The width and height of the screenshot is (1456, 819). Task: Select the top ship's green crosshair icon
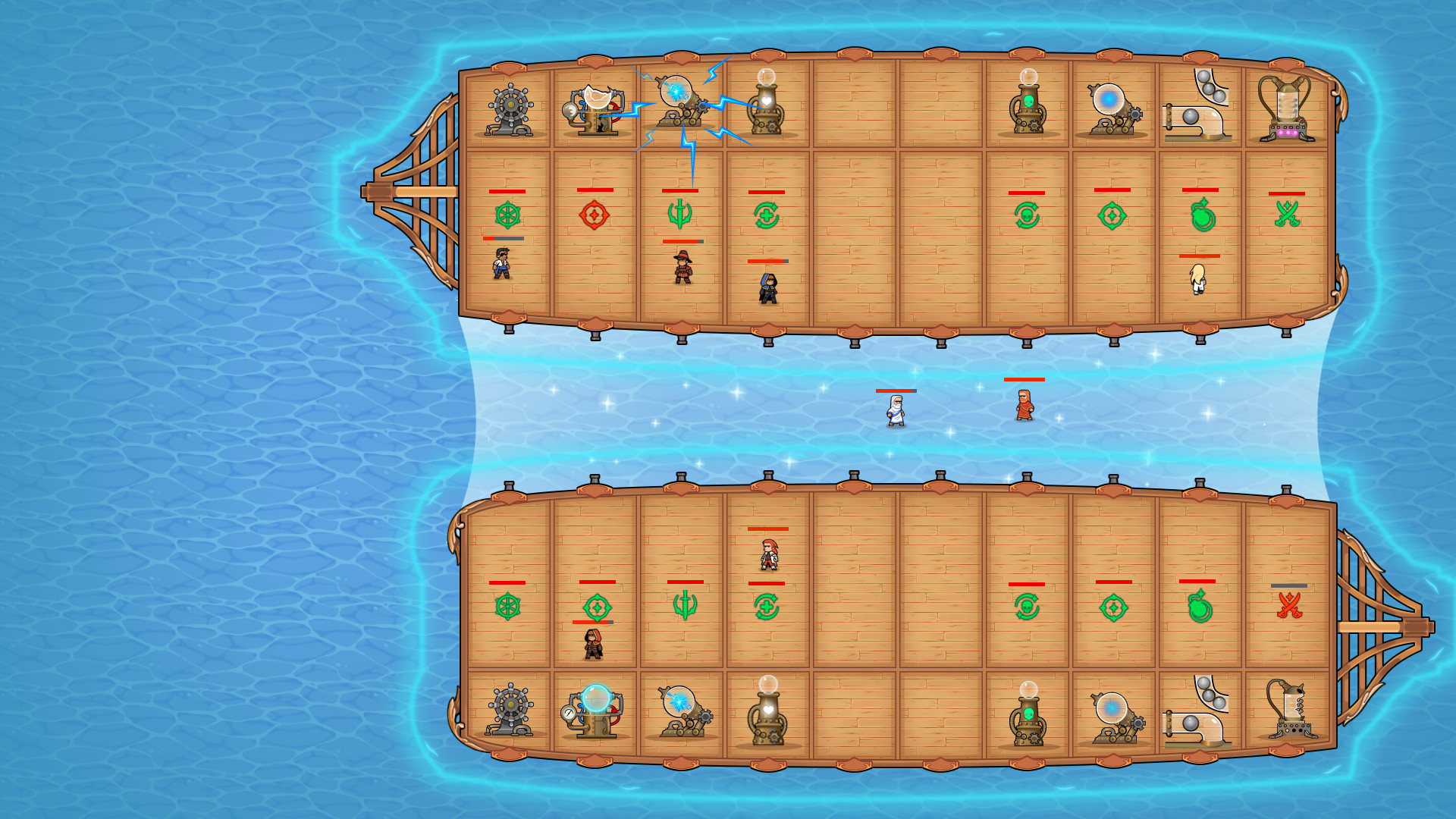[1112, 216]
